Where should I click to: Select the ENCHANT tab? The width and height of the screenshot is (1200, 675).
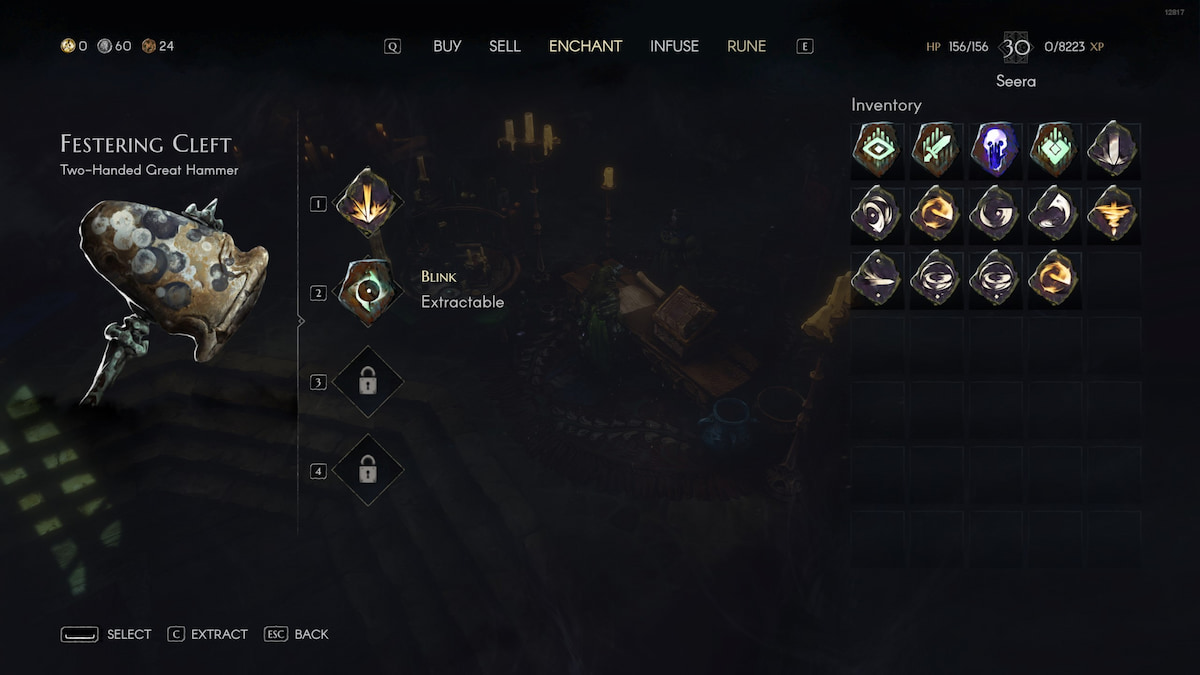[x=585, y=46]
